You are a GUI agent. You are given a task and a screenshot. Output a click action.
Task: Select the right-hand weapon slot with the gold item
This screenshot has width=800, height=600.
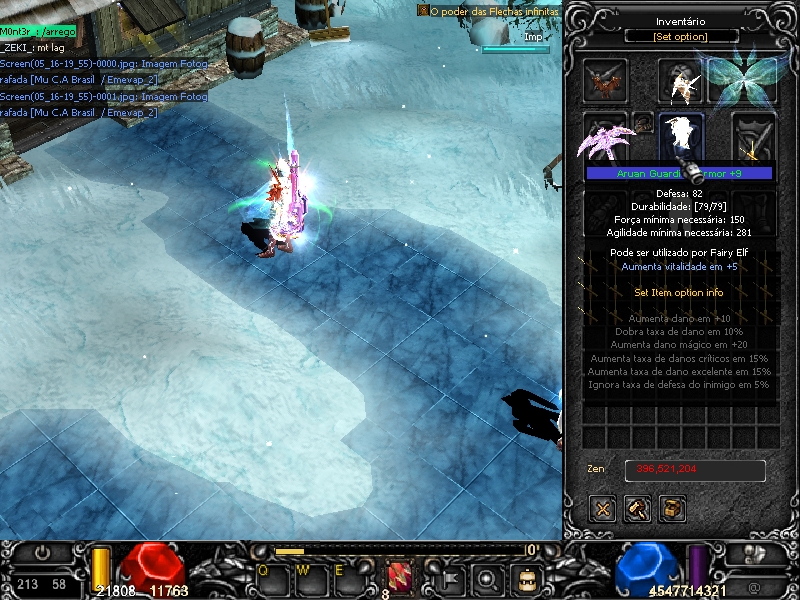[x=754, y=138]
